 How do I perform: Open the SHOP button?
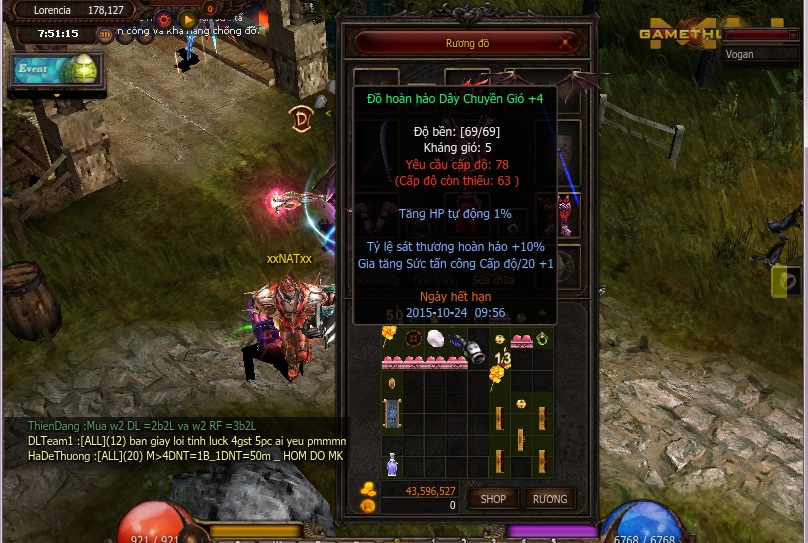pyautogui.click(x=493, y=498)
